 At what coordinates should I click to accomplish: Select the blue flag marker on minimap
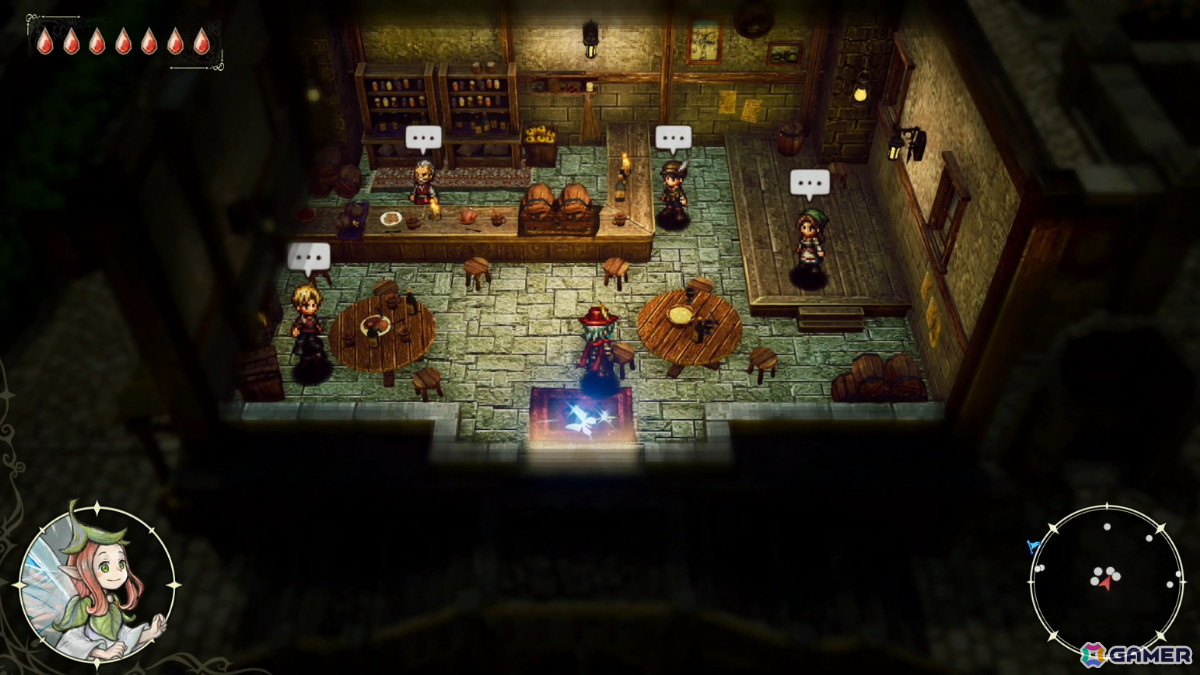[1033, 546]
